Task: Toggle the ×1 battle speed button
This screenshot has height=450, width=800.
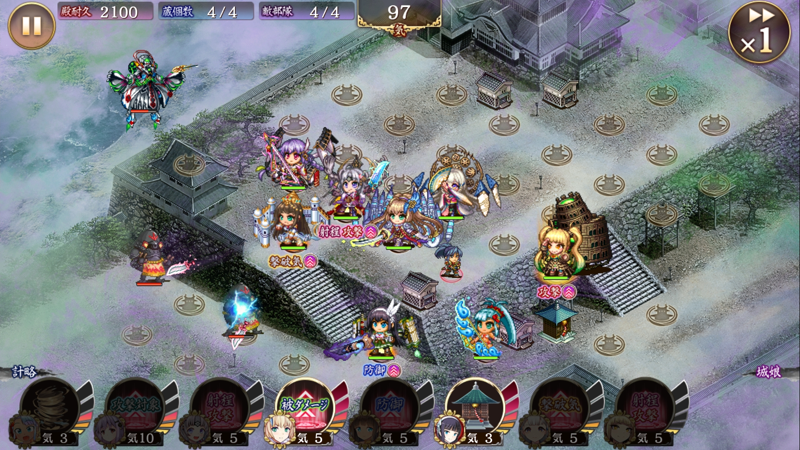Action: pyautogui.click(x=759, y=32)
